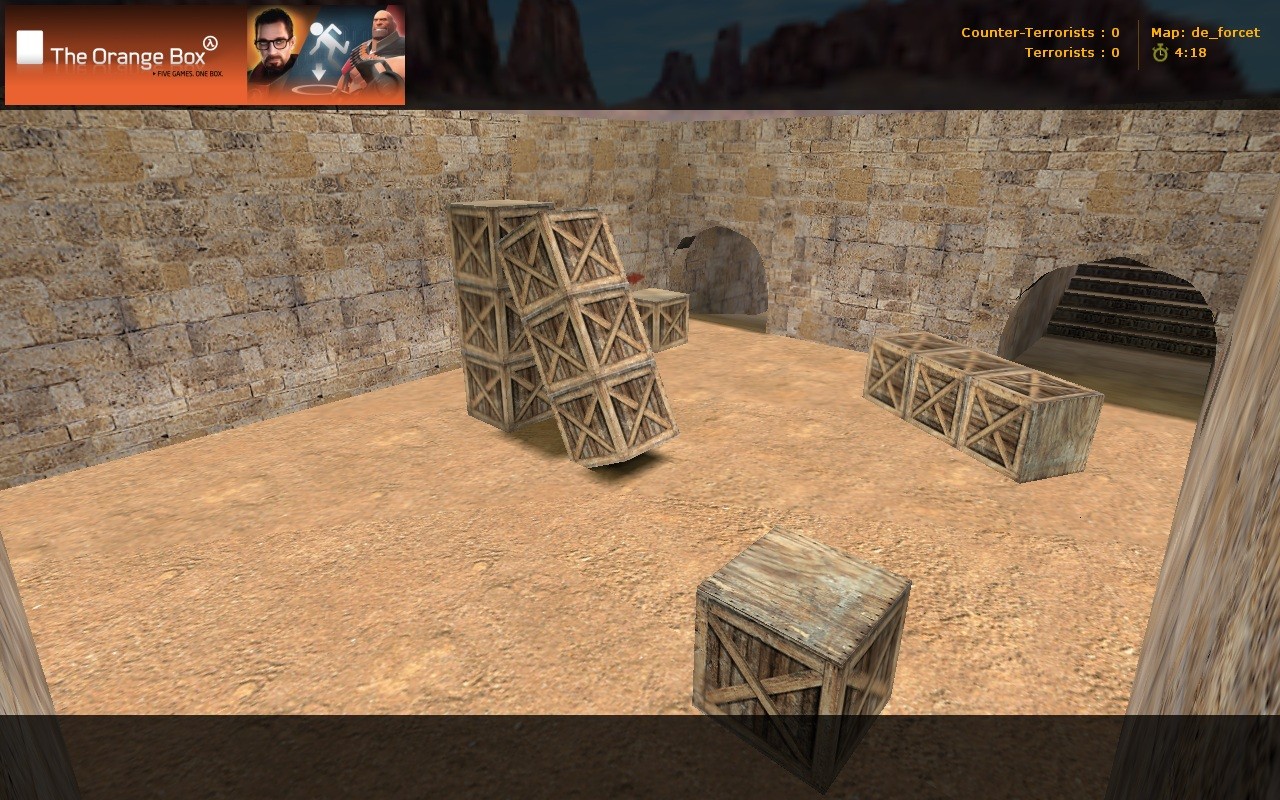Open The Orange Box advertisement banner
The image size is (1280, 800).
click(x=205, y=55)
